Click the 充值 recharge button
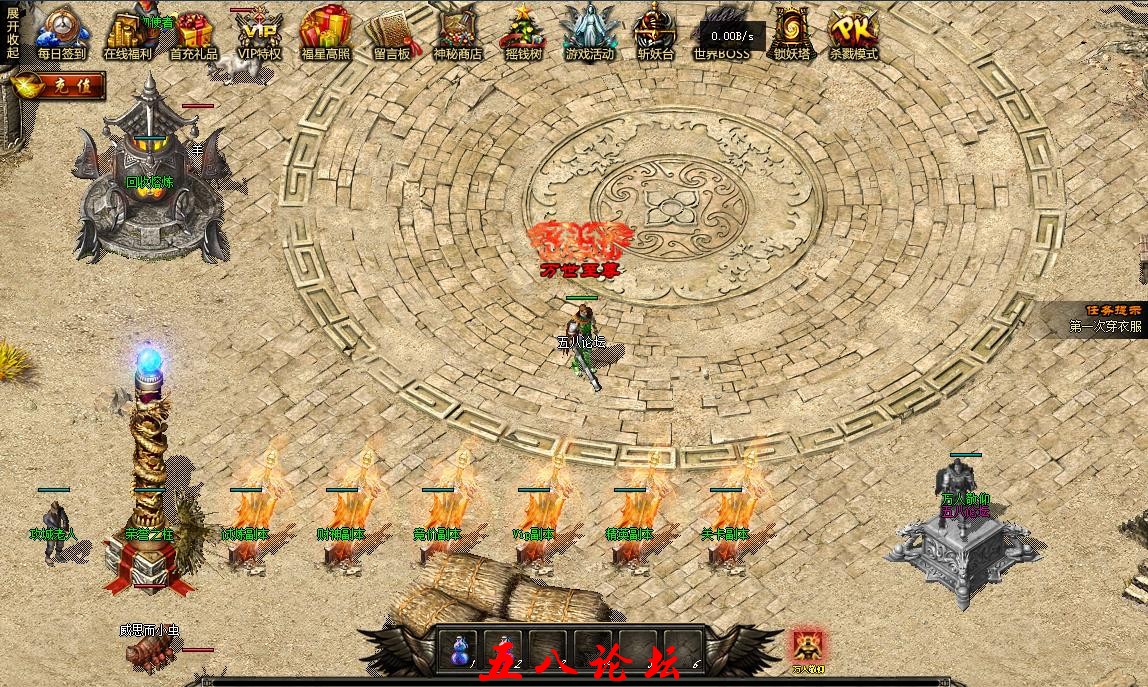This screenshot has height=687, width=1148. tap(60, 86)
